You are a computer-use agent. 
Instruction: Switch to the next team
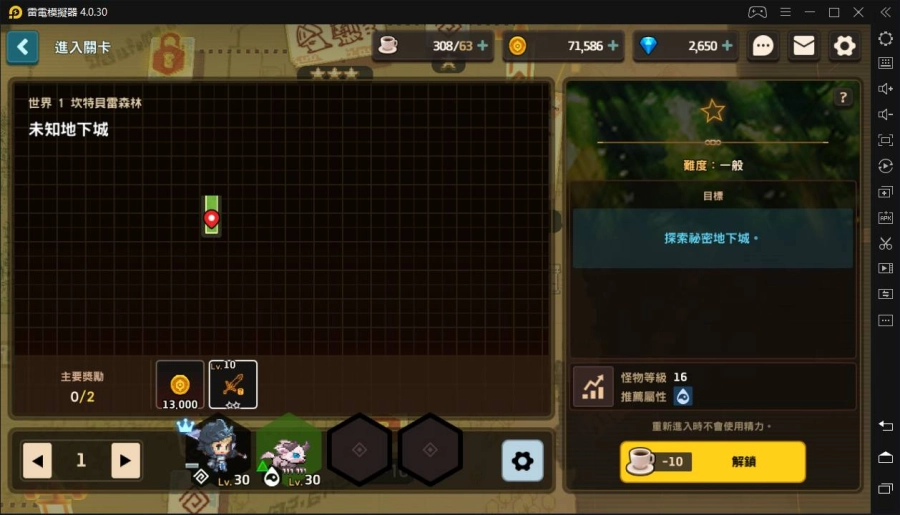click(125, 461)
